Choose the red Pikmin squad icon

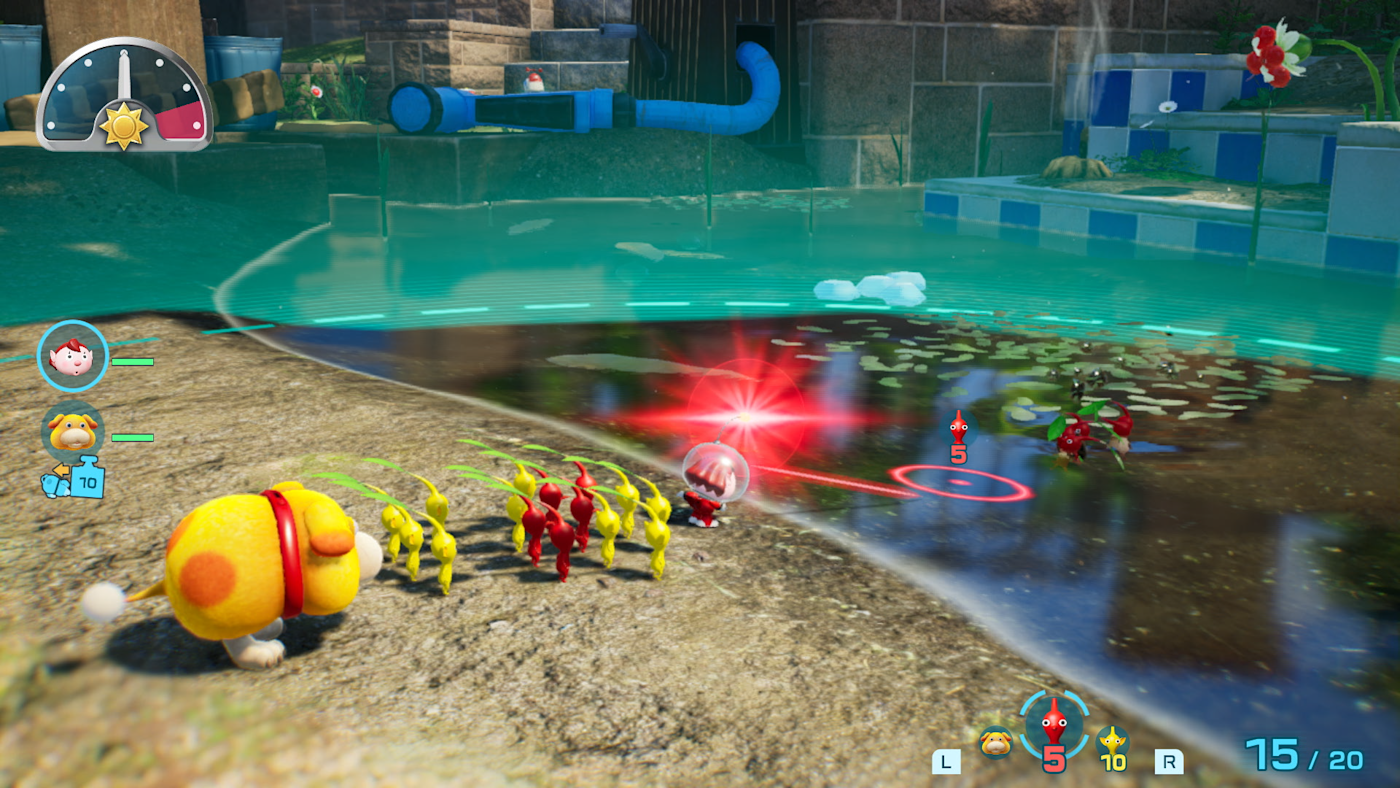click(x=1053, y=724)
